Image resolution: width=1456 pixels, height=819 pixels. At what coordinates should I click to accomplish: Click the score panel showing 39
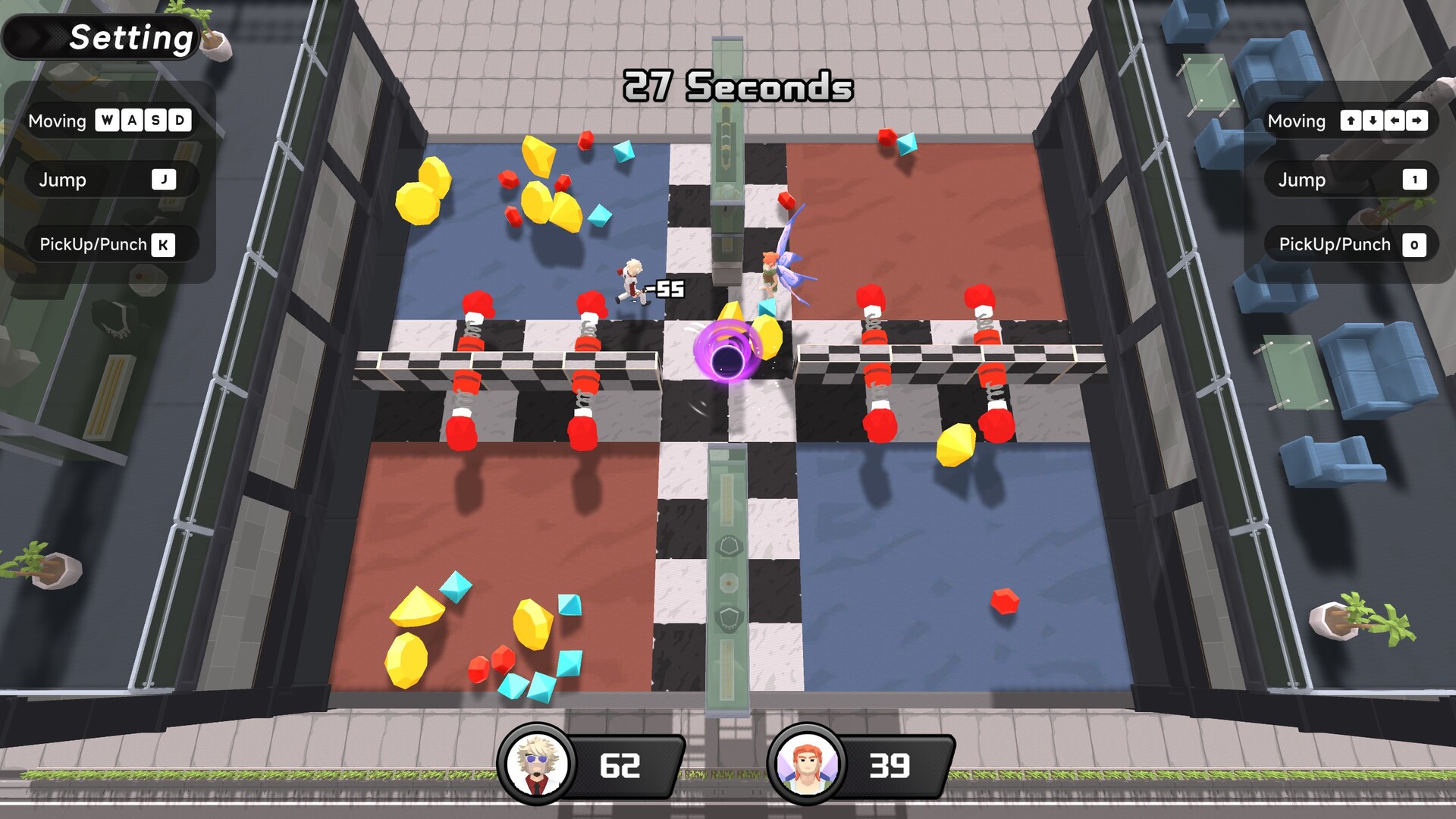892,766
